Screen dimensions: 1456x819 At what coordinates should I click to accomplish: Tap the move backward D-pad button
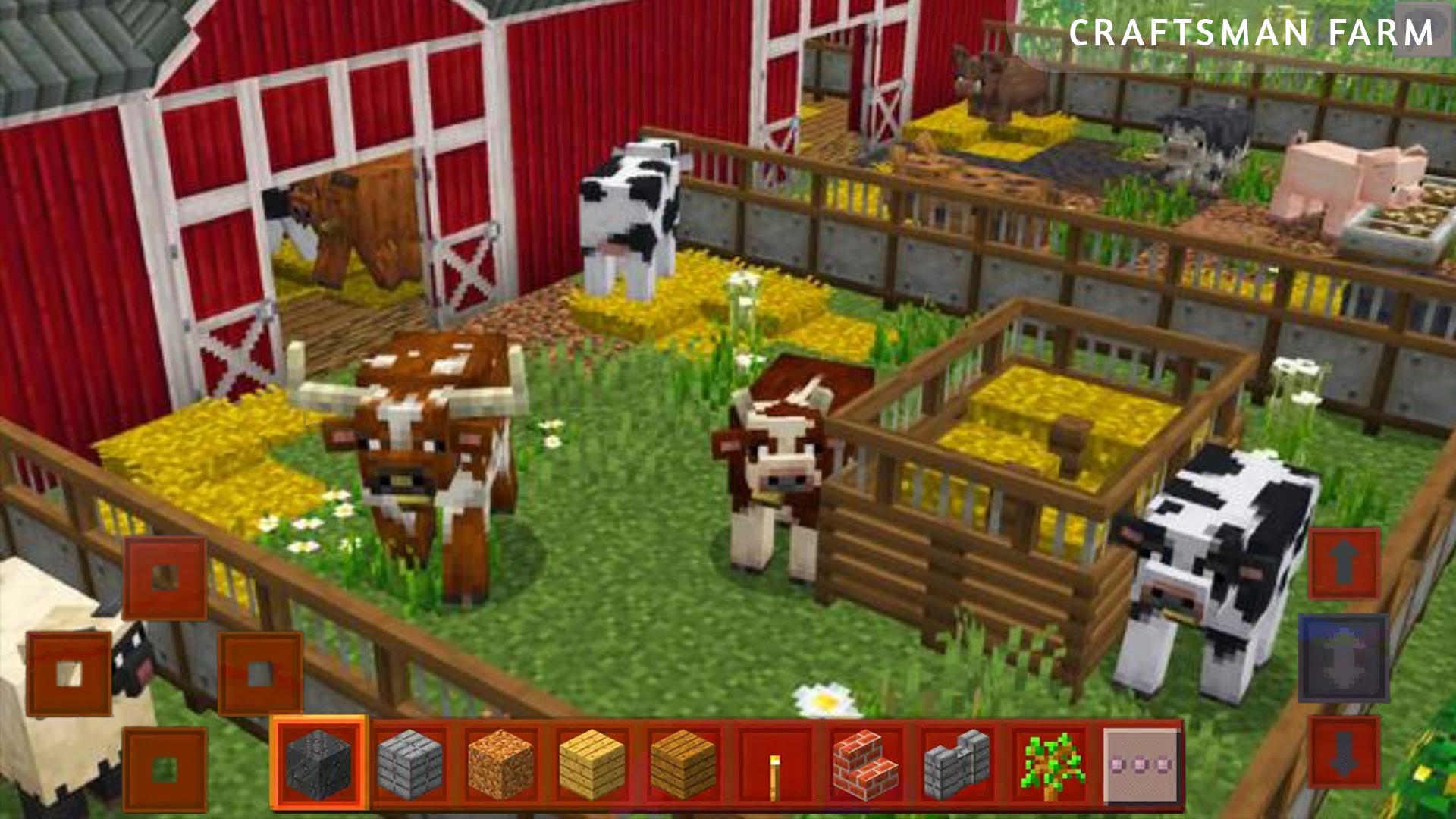point(165,769)
